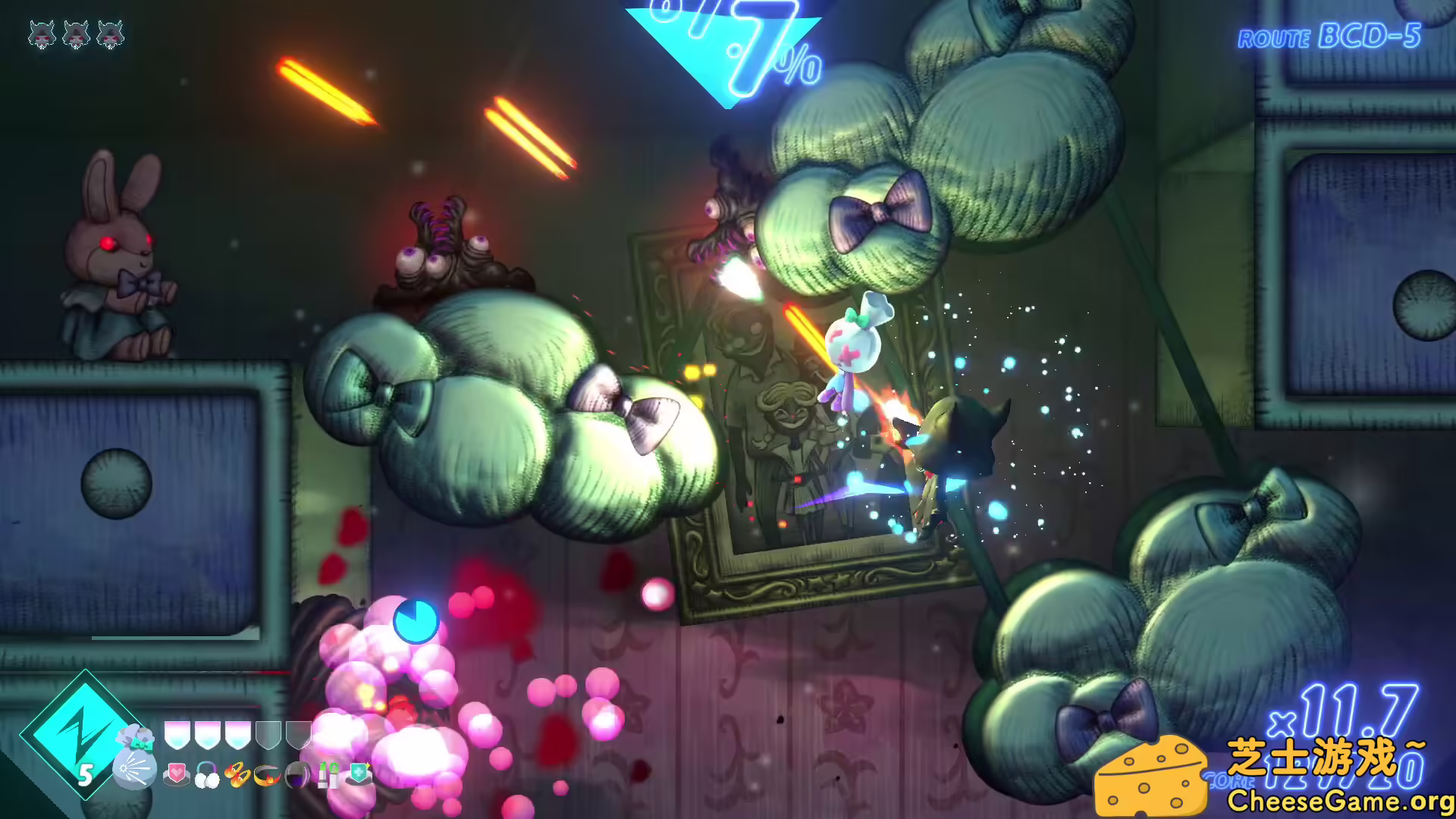Screen dimensions: 1456x819
Task: Expand the empty fifth shield slot
Action: (x=298, y=734)
